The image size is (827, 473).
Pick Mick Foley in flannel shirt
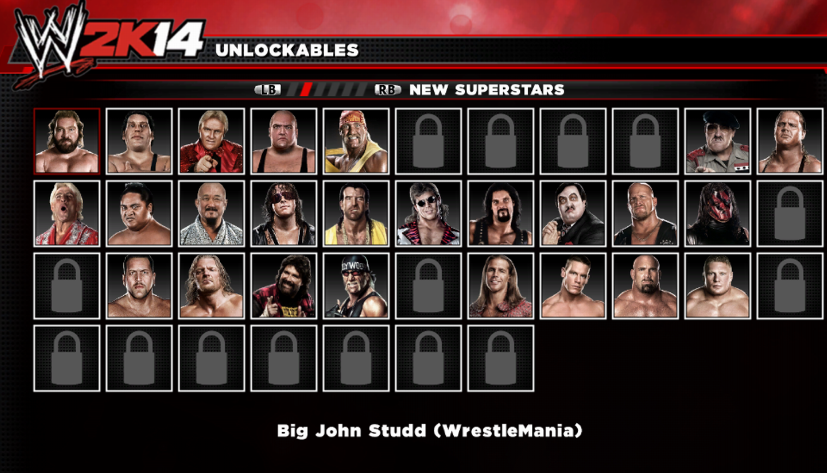pos(284,286)
